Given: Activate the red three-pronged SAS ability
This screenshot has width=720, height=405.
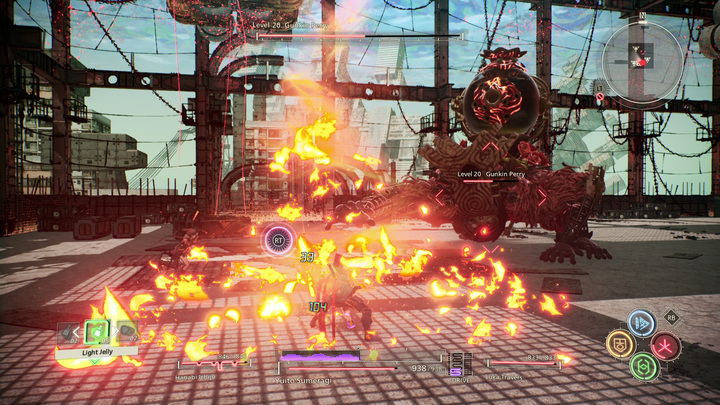Looking at the screenshot, I should click(665, 346).
